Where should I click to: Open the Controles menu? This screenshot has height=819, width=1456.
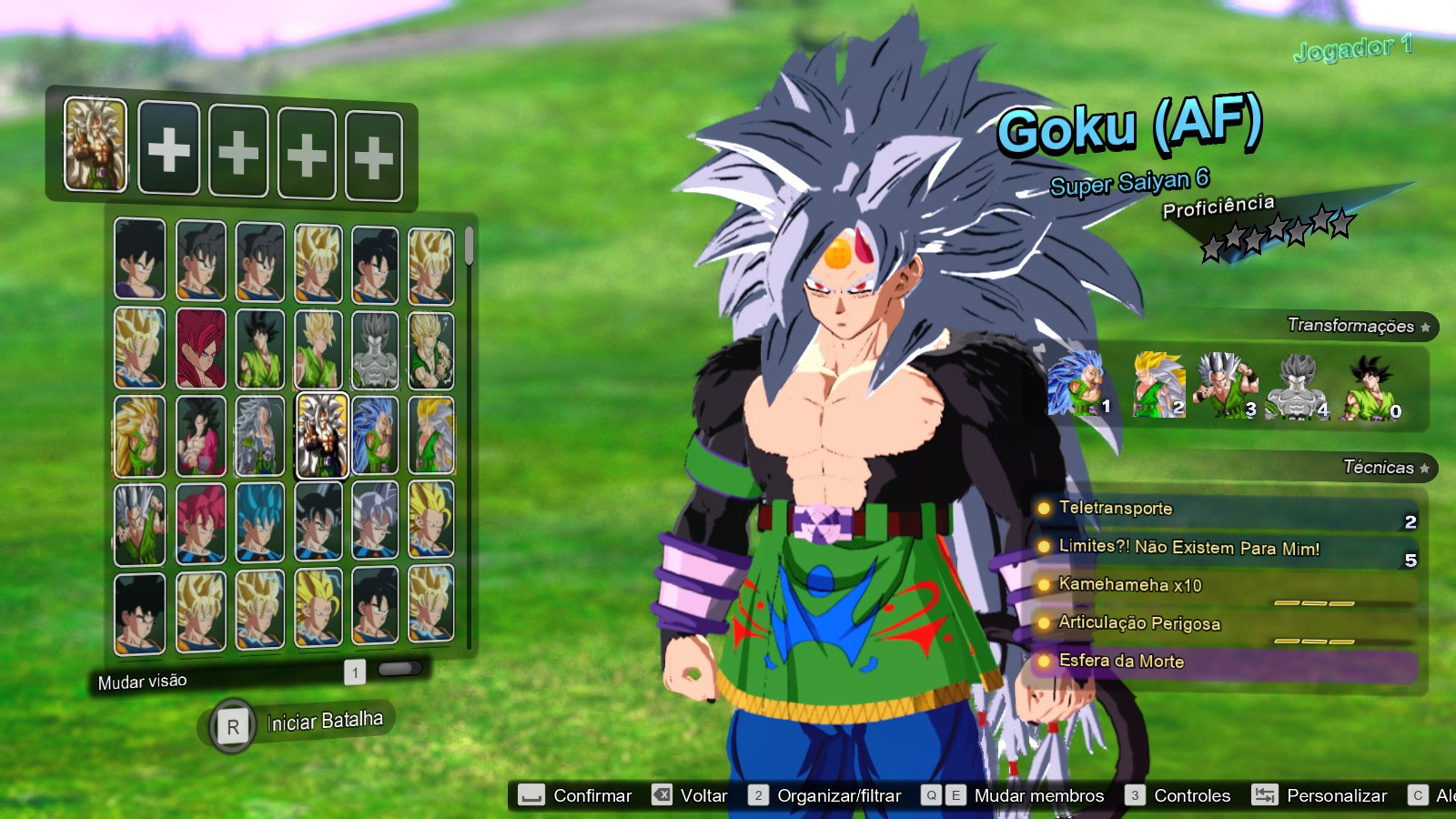[1192, 794]
